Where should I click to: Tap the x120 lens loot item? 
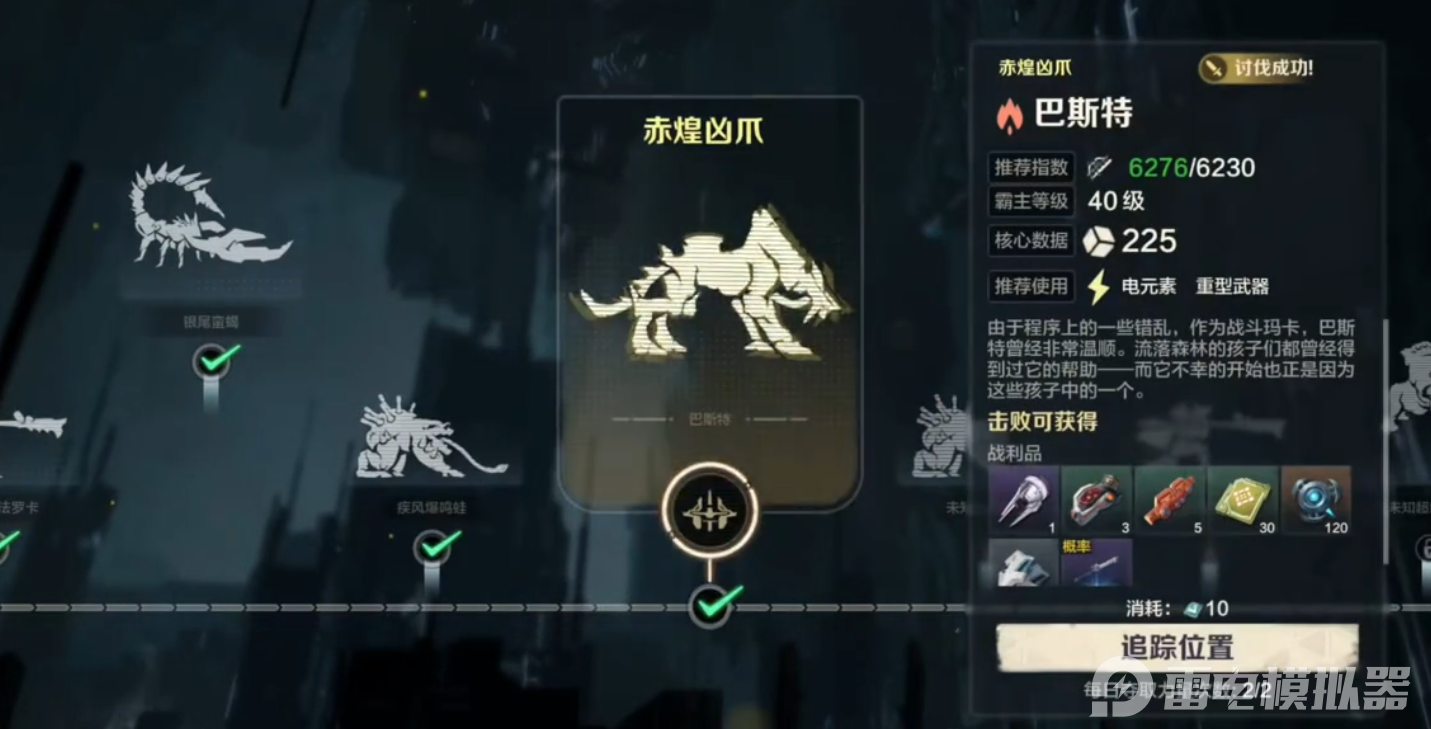pyautogui.click(x=1316, y=500)
